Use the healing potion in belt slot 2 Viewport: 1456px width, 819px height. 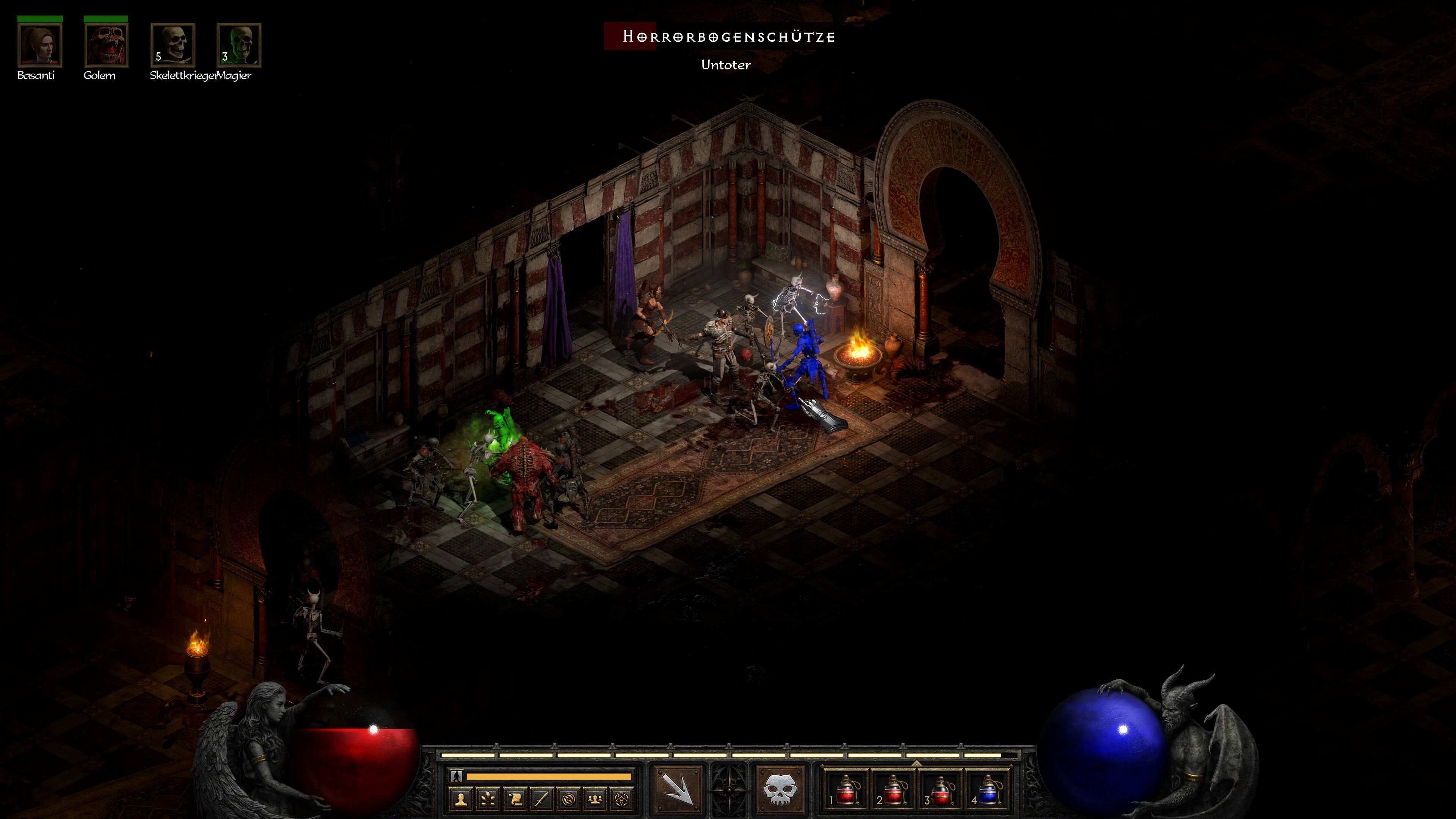pyautogui.click(x=893, y=789)
